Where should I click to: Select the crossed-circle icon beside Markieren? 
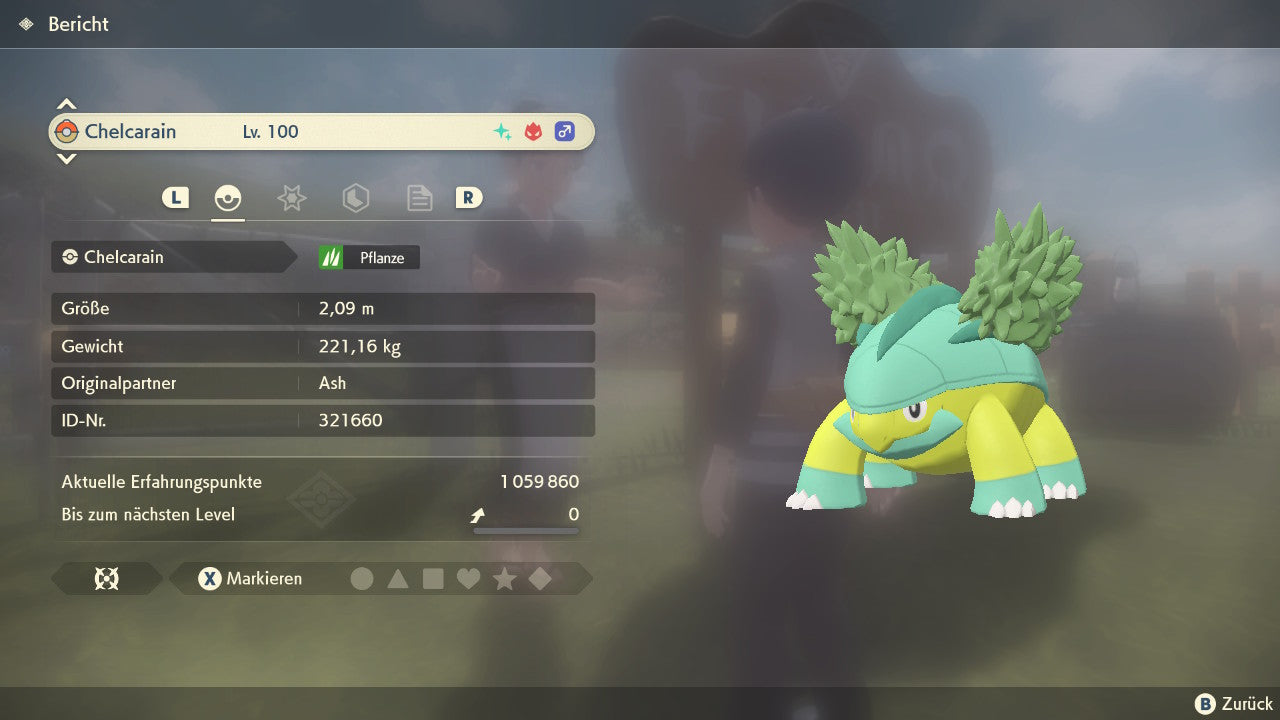click(x=106, y=579)
